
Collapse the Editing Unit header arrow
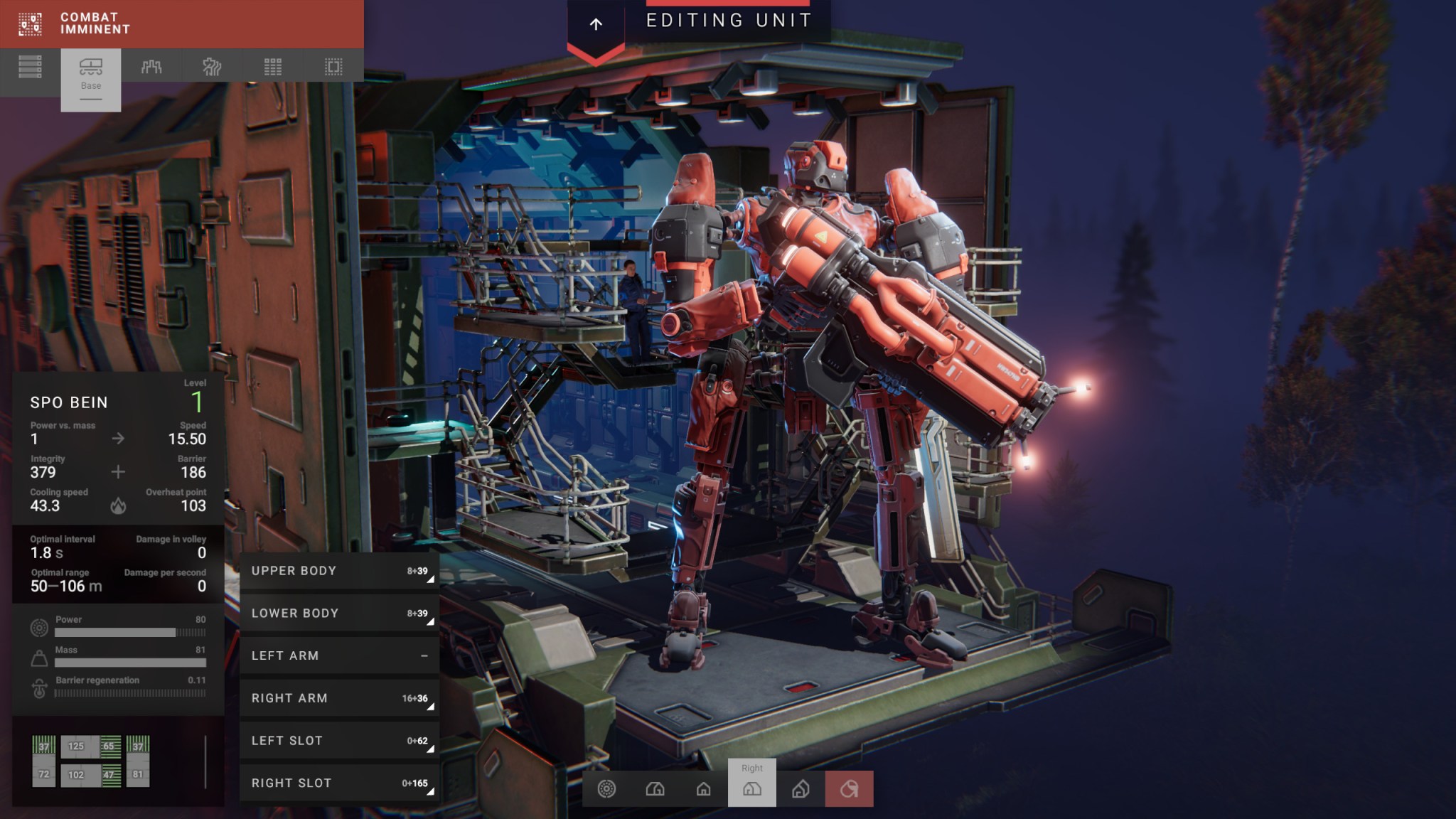[596, 23]
